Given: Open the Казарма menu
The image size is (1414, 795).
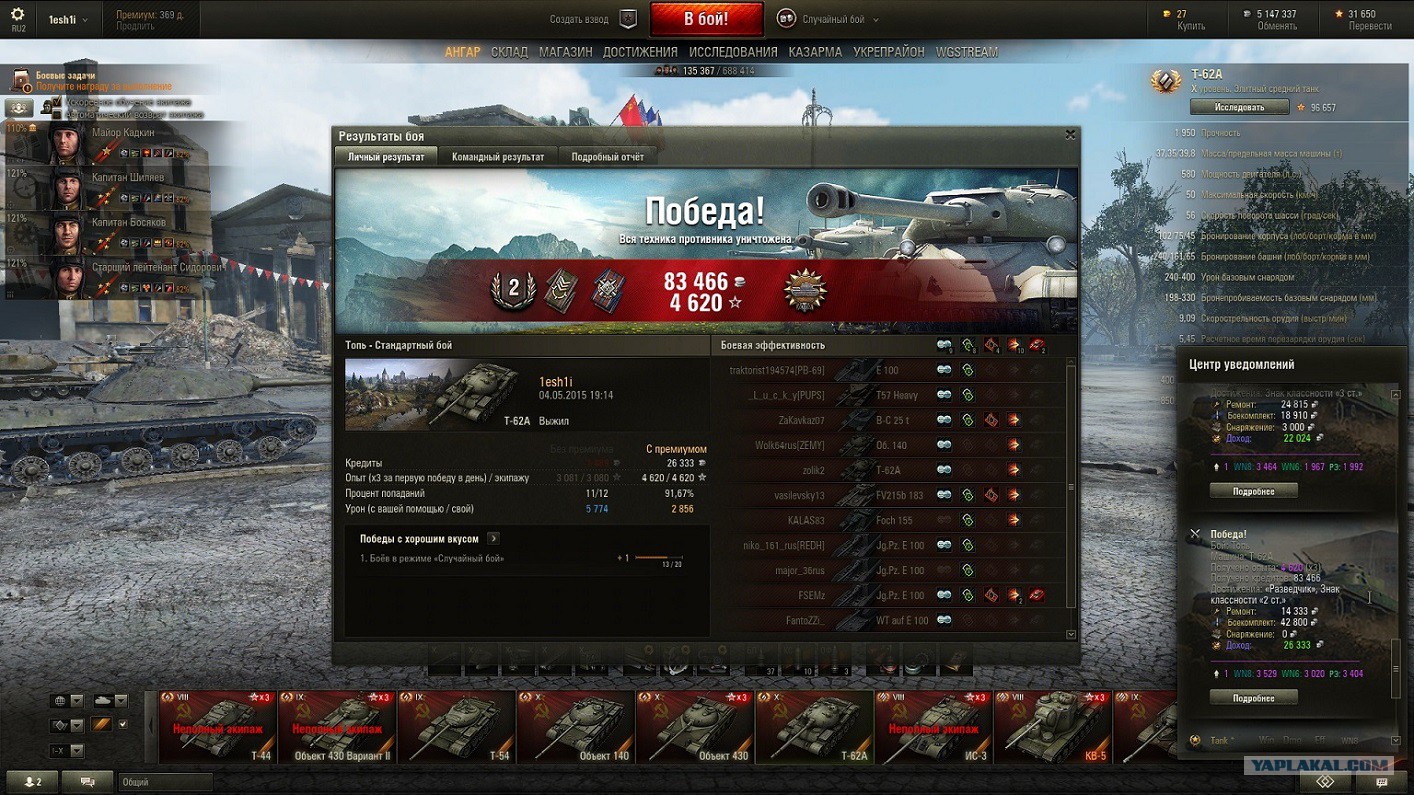Looking at the screenshot, I should (815, 52).
